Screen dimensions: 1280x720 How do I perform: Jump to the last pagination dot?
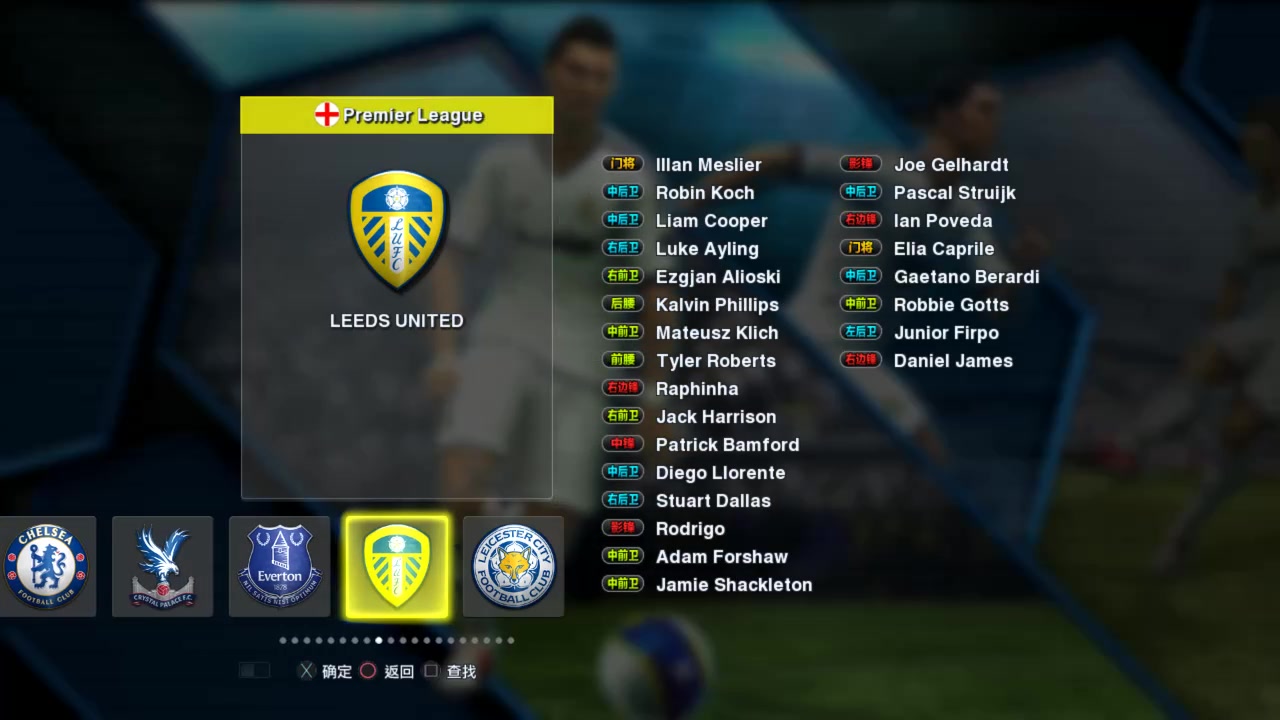point(511,640)
